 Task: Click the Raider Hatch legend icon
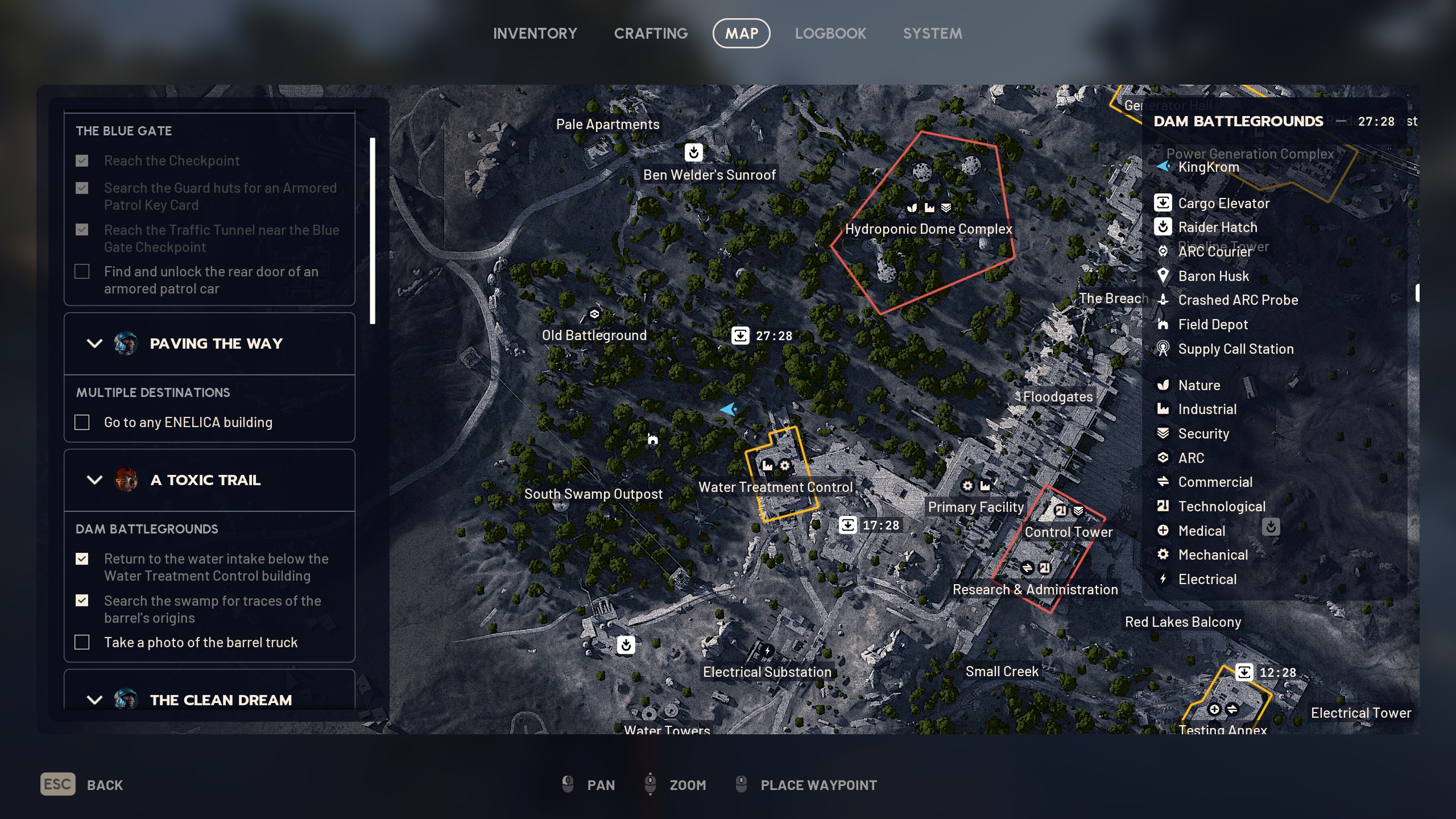click(x=1163, y=227)
